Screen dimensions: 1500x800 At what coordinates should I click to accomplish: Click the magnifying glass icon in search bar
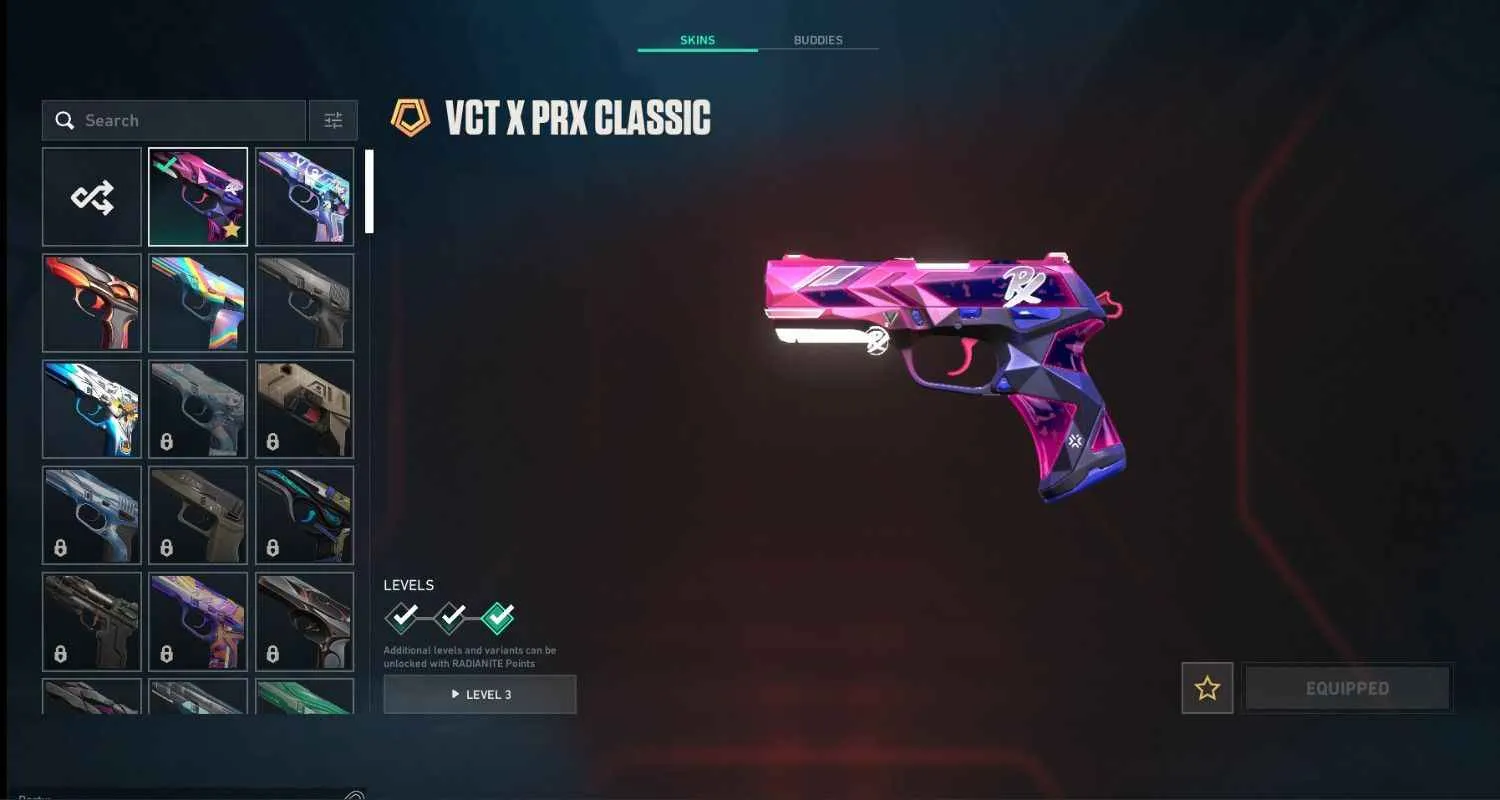click(x=65, y=119)
